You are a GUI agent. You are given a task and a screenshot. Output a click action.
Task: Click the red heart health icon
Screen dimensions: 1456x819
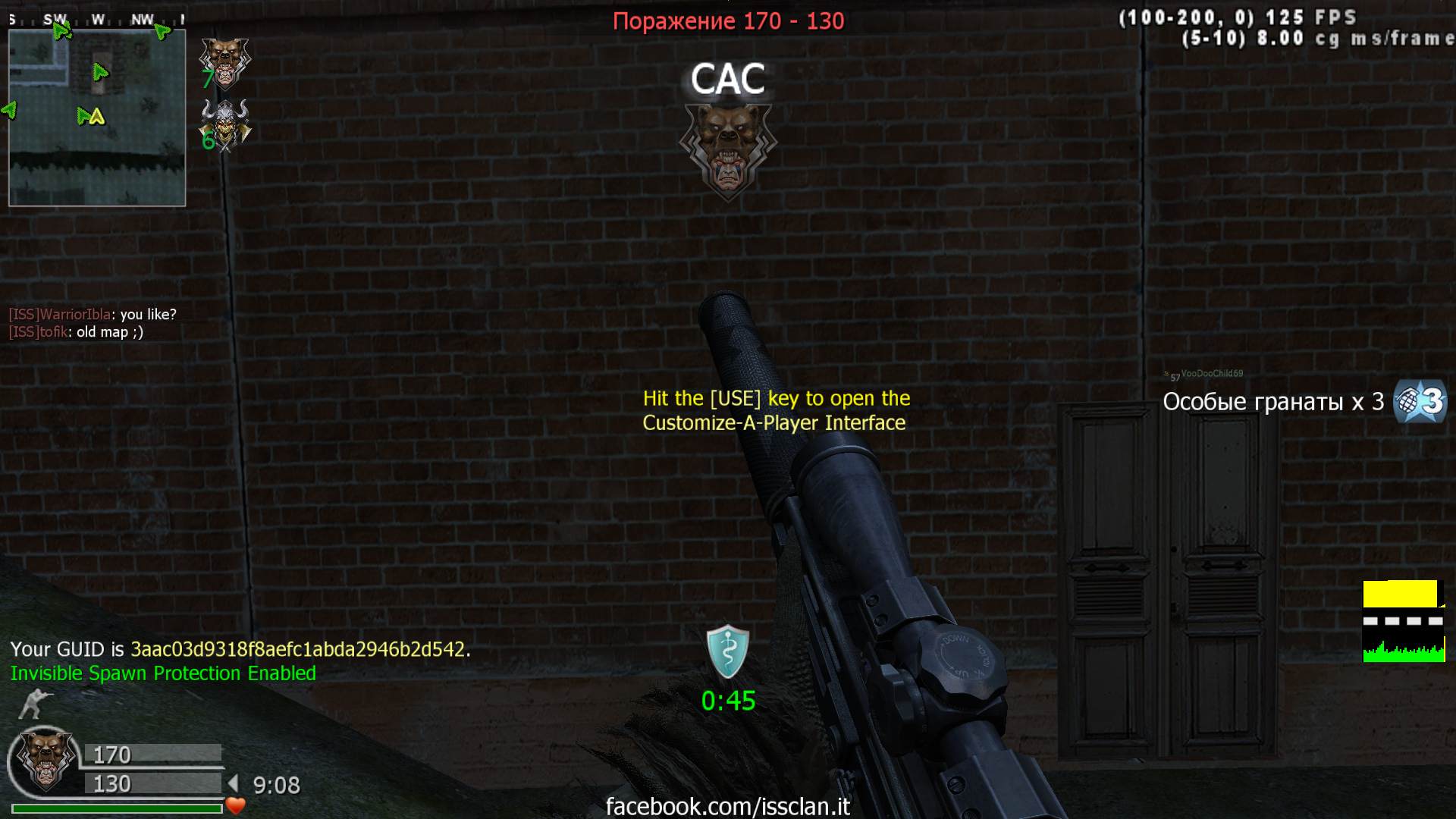pyautogui.click(x=236, y=805)
